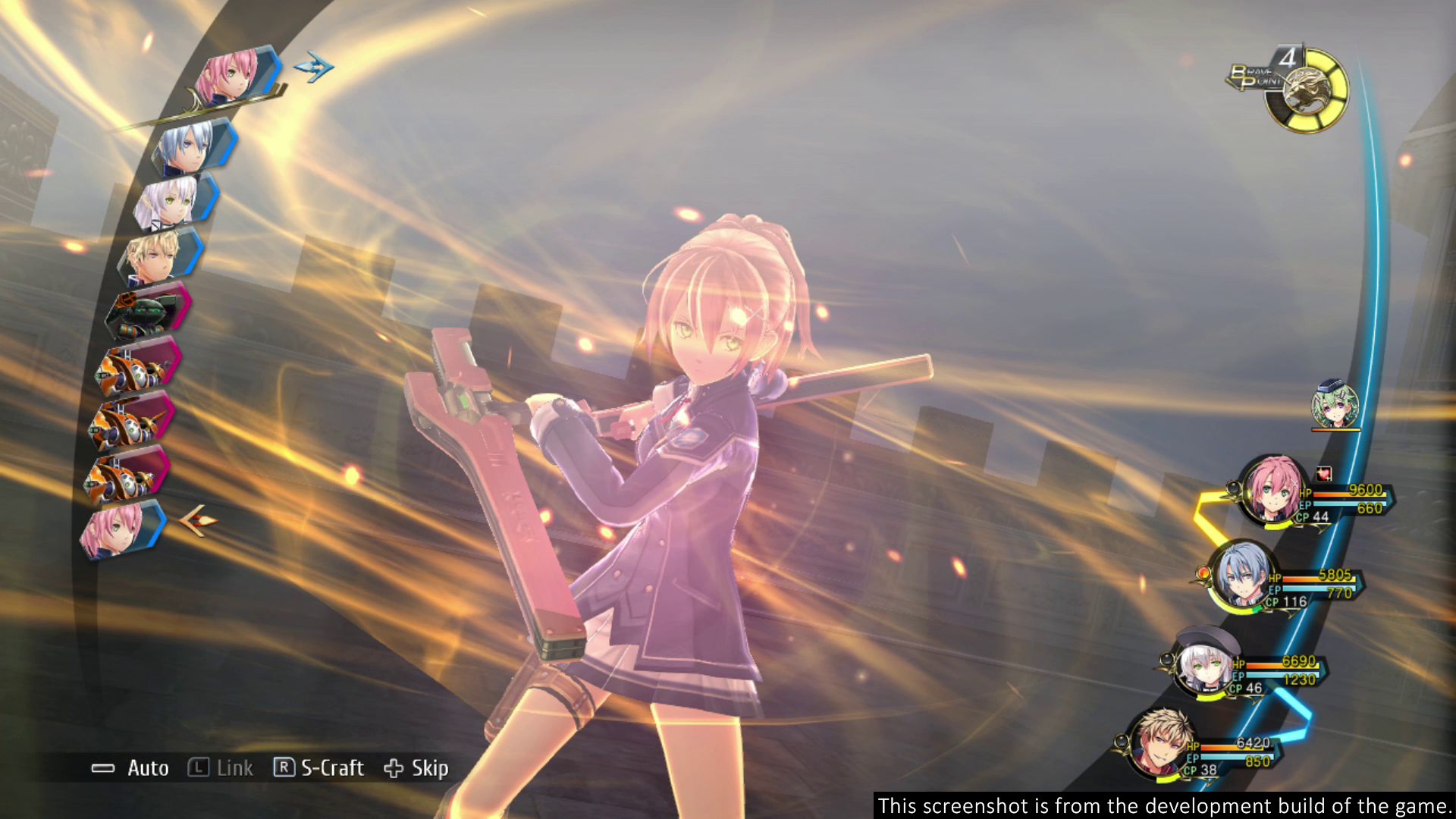
Task: Choose Altina's party status portrait with 6690 HP
Action: 1202,664
